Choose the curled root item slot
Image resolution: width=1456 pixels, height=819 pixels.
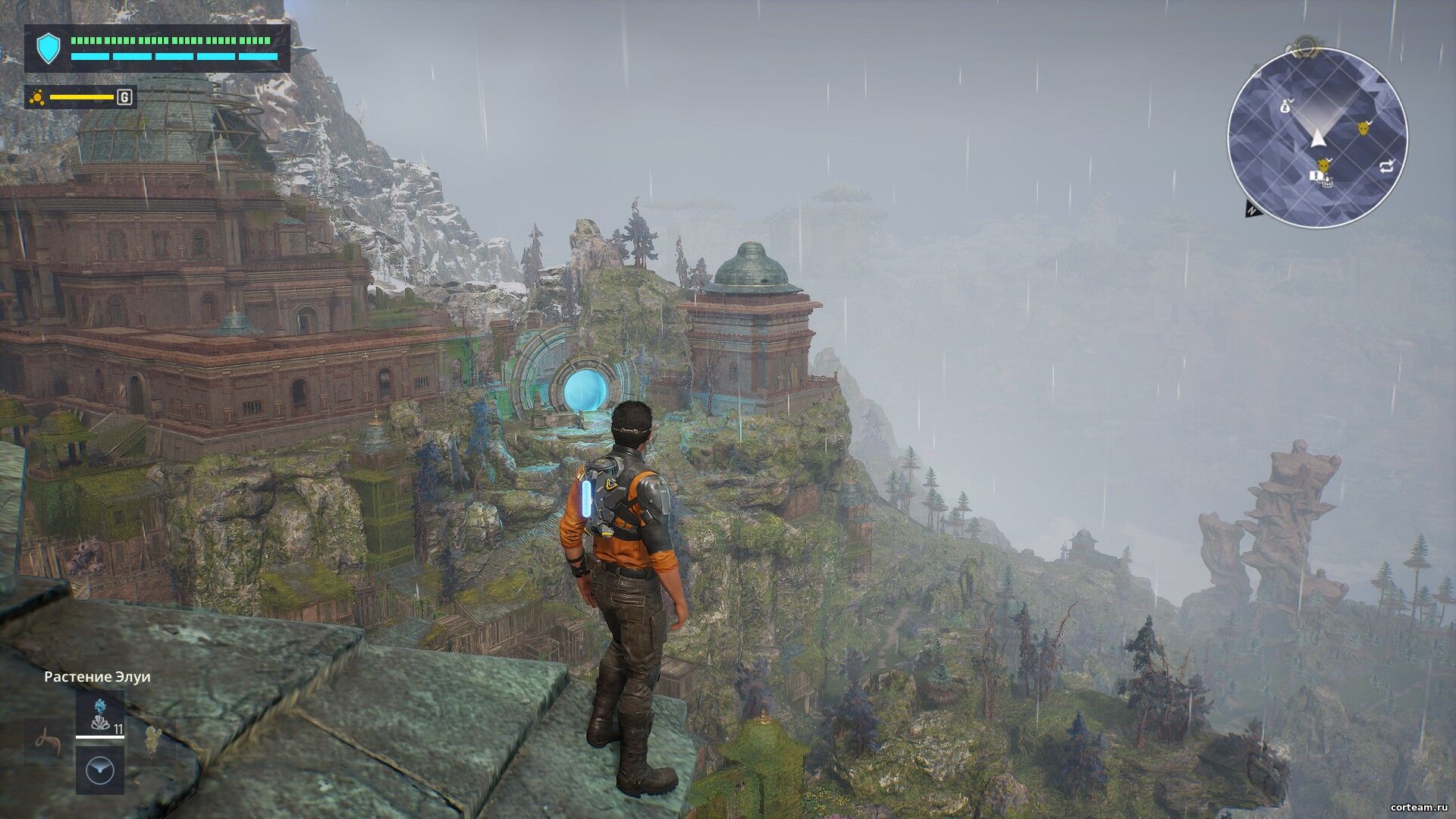tap(49, 739)
